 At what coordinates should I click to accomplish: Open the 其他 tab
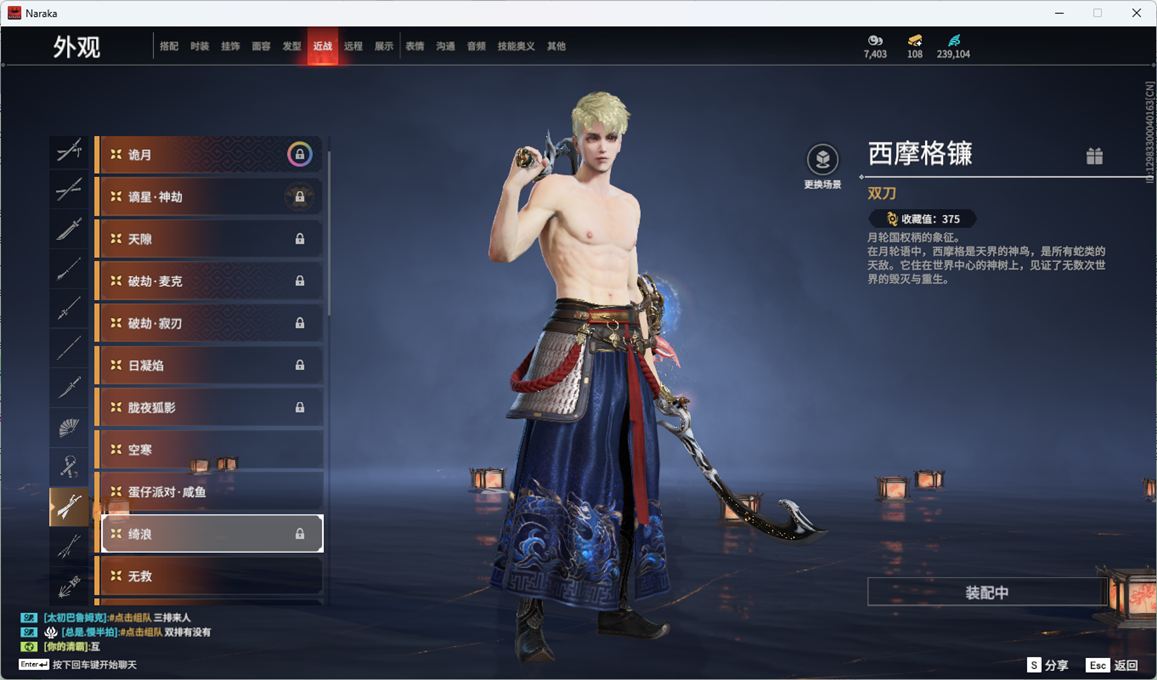coord(556,46)
